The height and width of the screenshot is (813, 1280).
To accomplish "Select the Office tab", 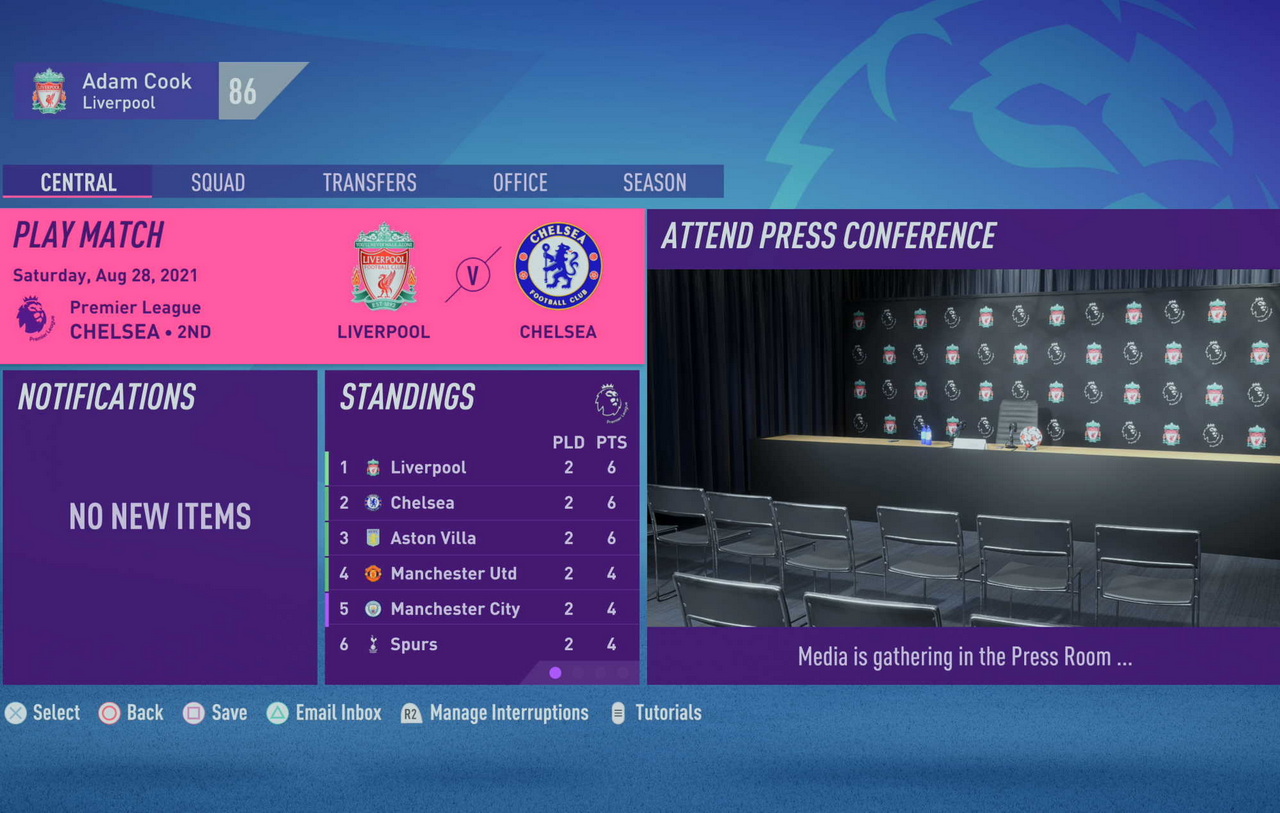I will coord(520,182).
